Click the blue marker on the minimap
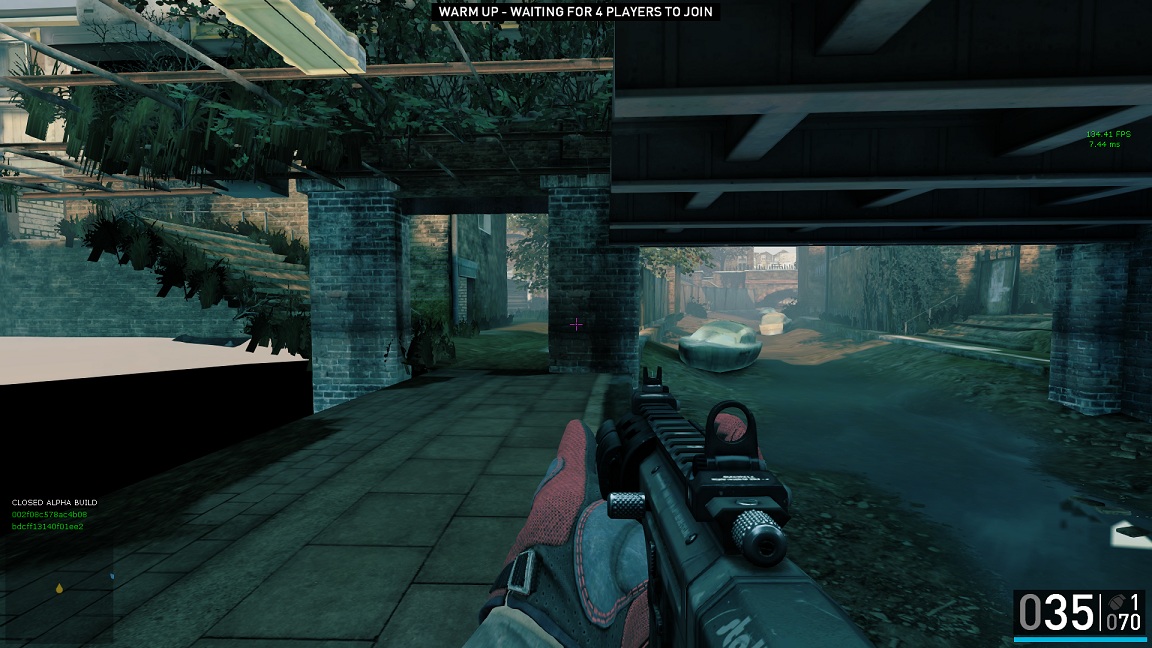This screenshot has width=1152, height=648. [111, 577]
